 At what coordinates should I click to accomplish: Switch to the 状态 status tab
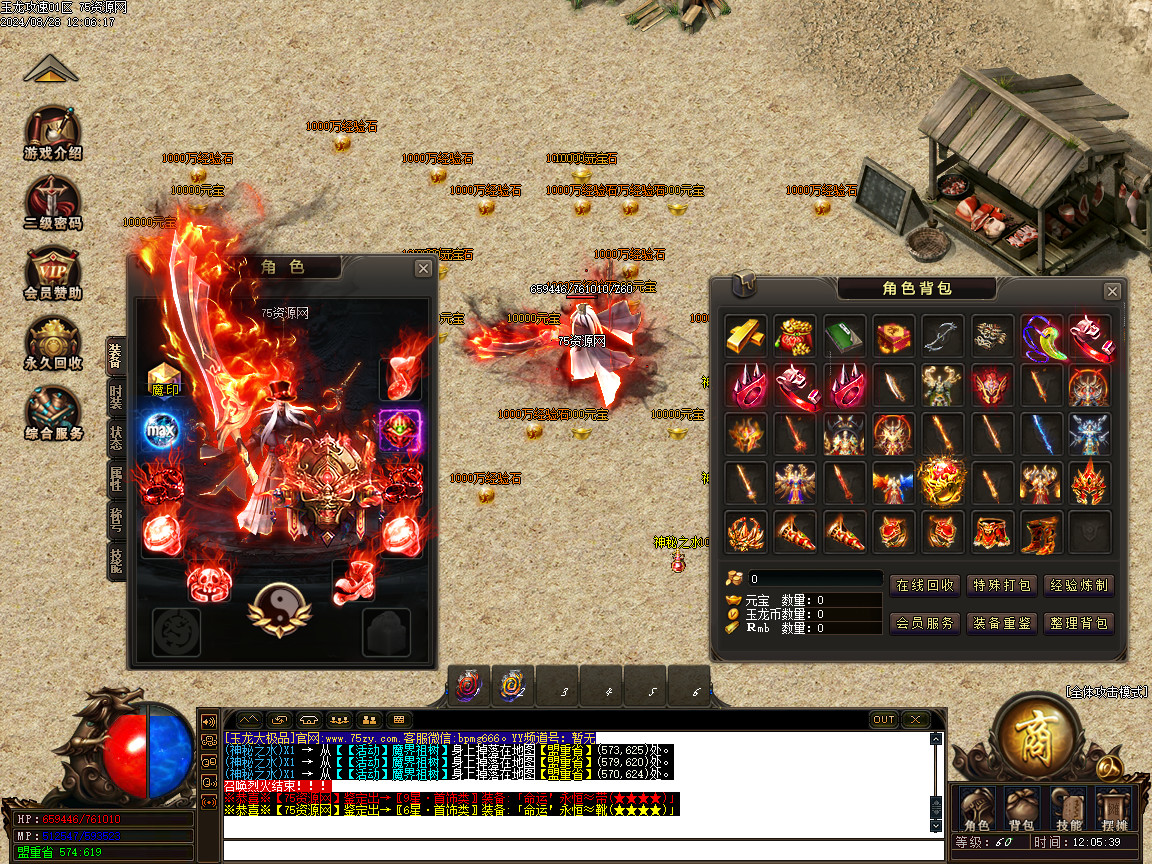(x=116, y=439)
